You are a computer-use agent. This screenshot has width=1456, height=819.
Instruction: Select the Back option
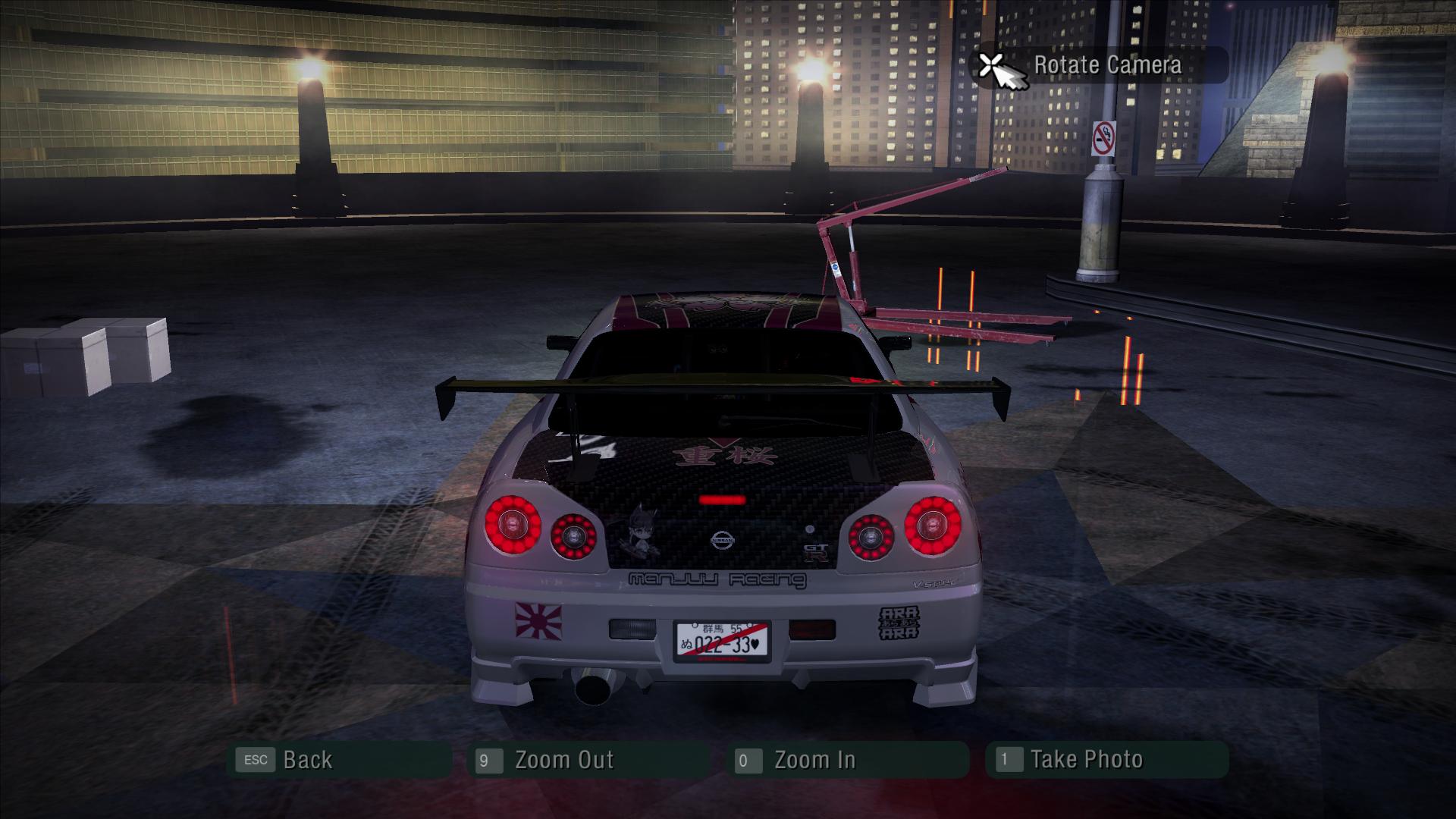[306, 759]
